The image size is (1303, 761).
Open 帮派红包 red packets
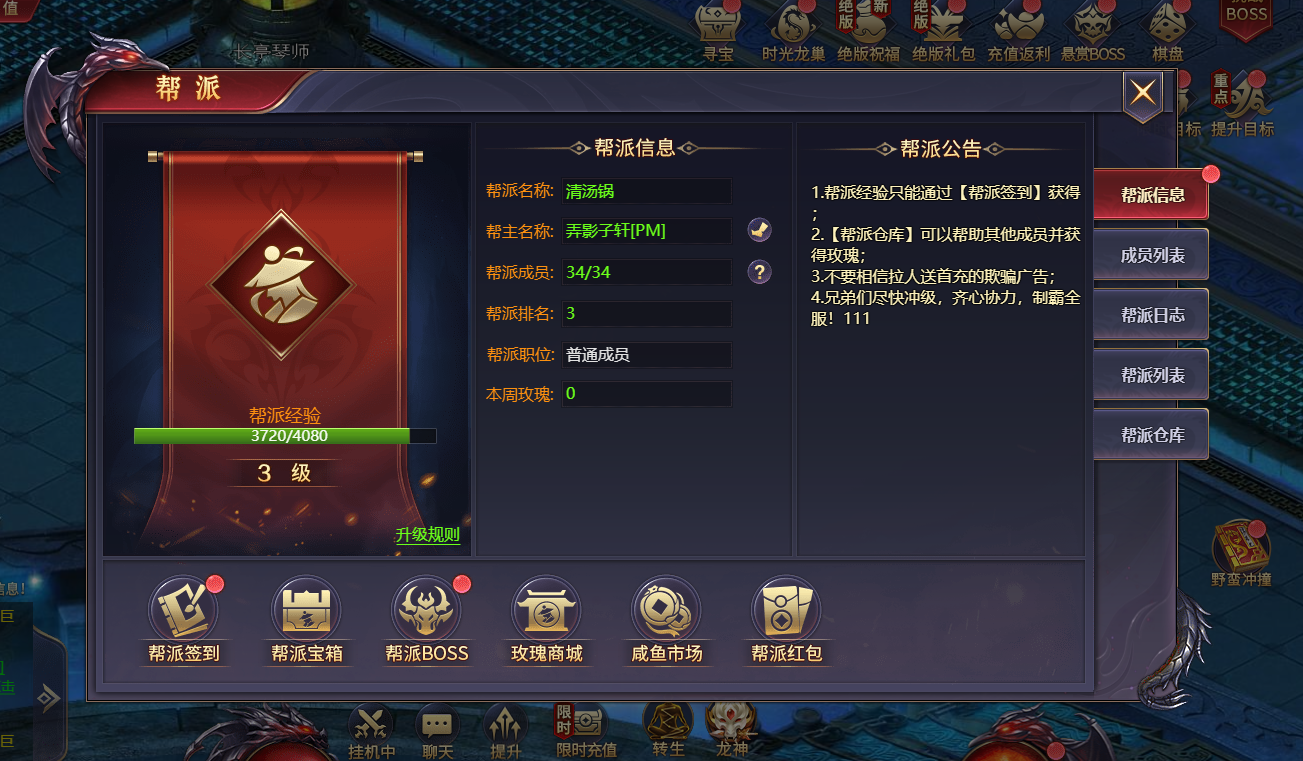(x=786, y=619)
